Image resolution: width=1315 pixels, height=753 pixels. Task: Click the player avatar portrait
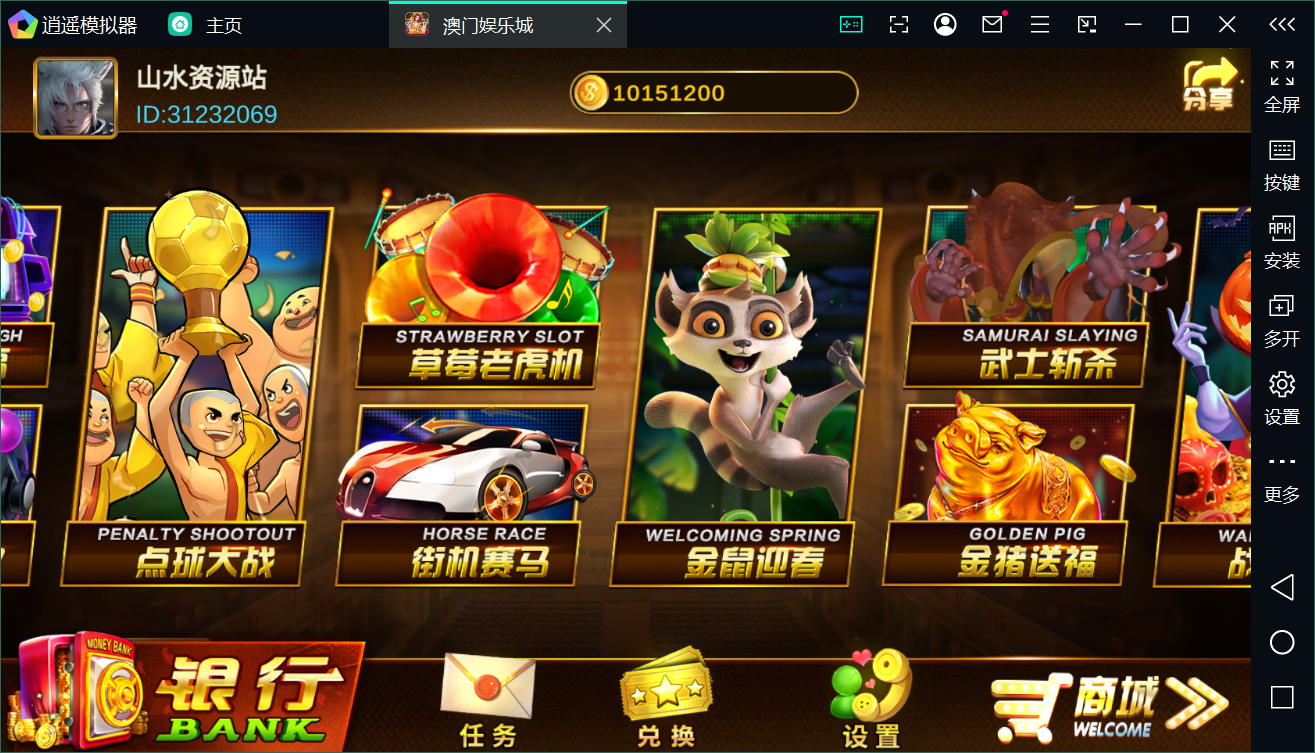click(75, 97)
